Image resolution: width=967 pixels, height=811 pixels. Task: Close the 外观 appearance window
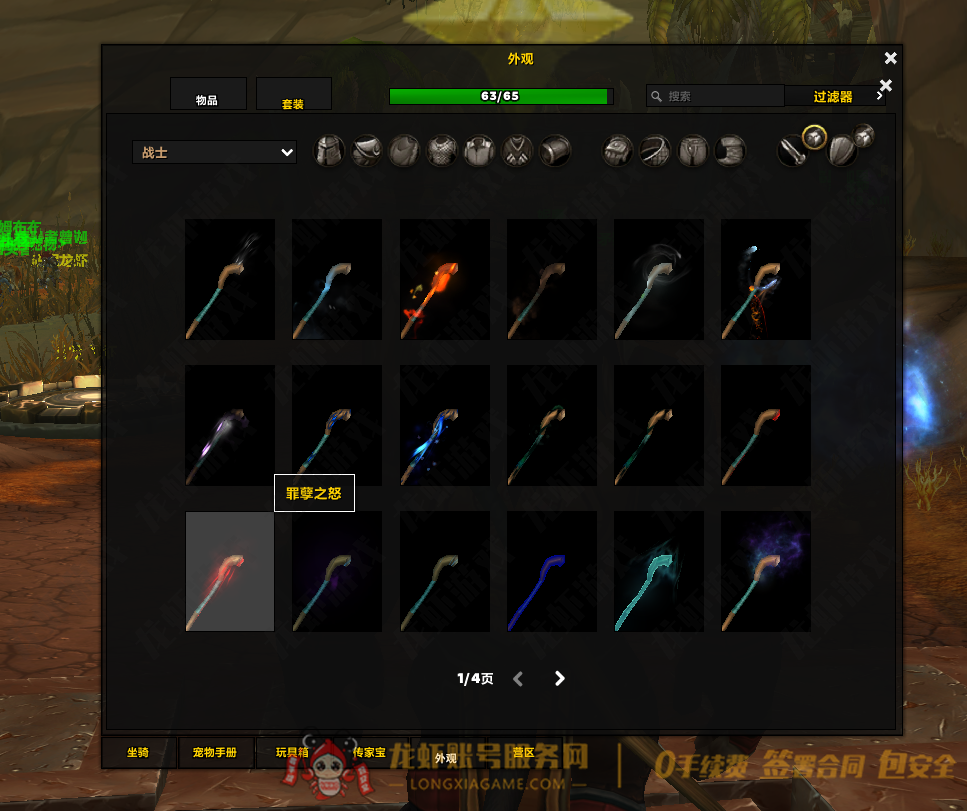[891, 58]
